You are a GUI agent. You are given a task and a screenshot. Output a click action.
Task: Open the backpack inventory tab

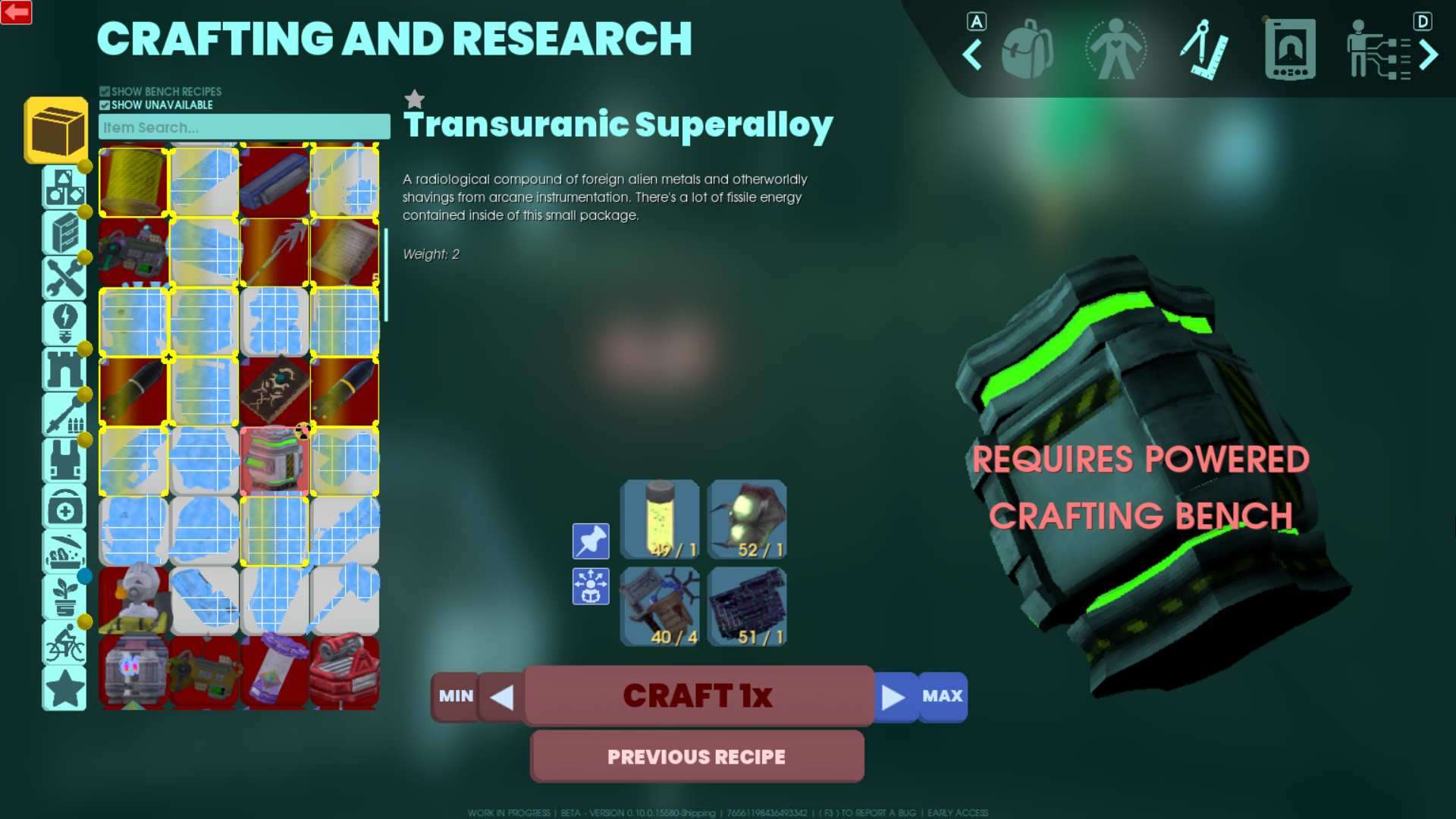click(1027, 50)
